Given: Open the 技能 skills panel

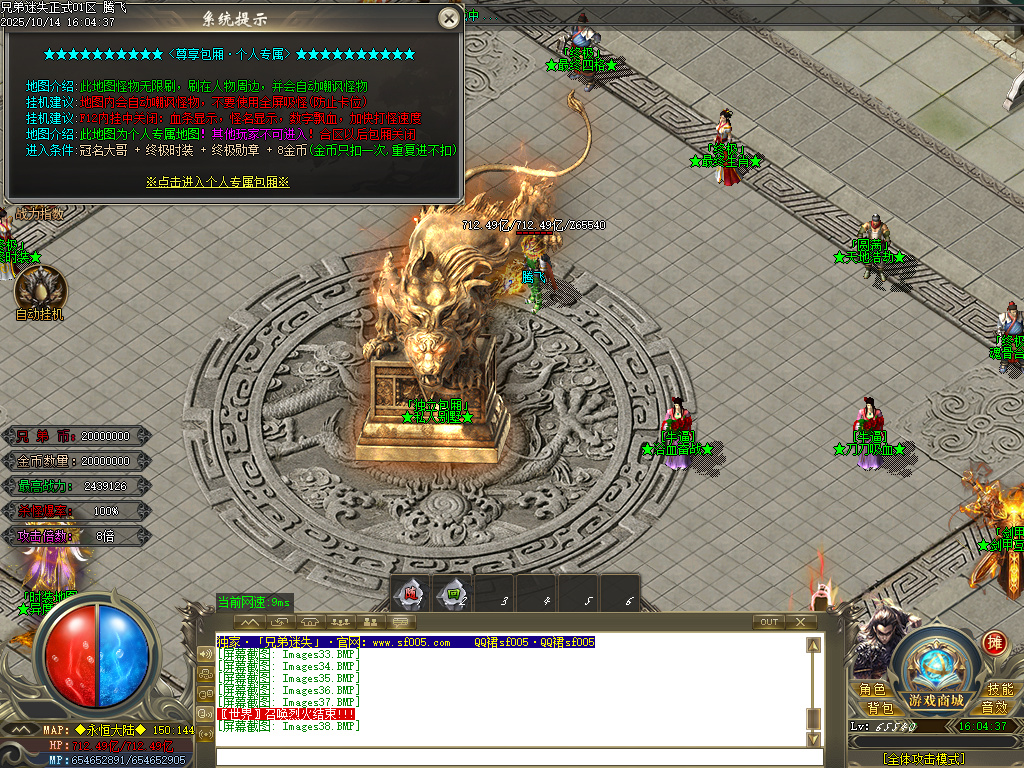Looking at the screenshot, I should coord(1000,690).
